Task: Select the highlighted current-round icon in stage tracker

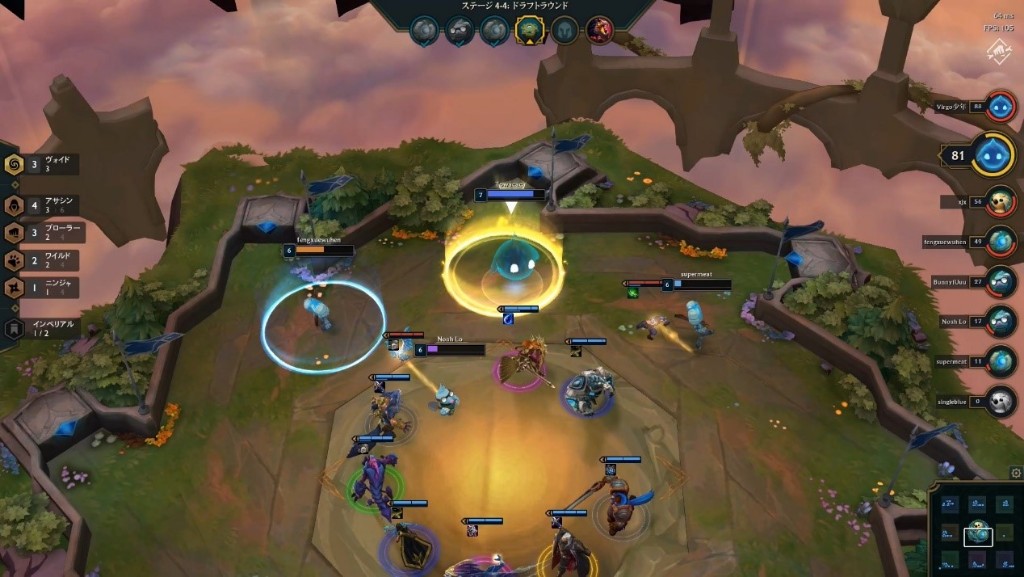Action: click(528, 30)
